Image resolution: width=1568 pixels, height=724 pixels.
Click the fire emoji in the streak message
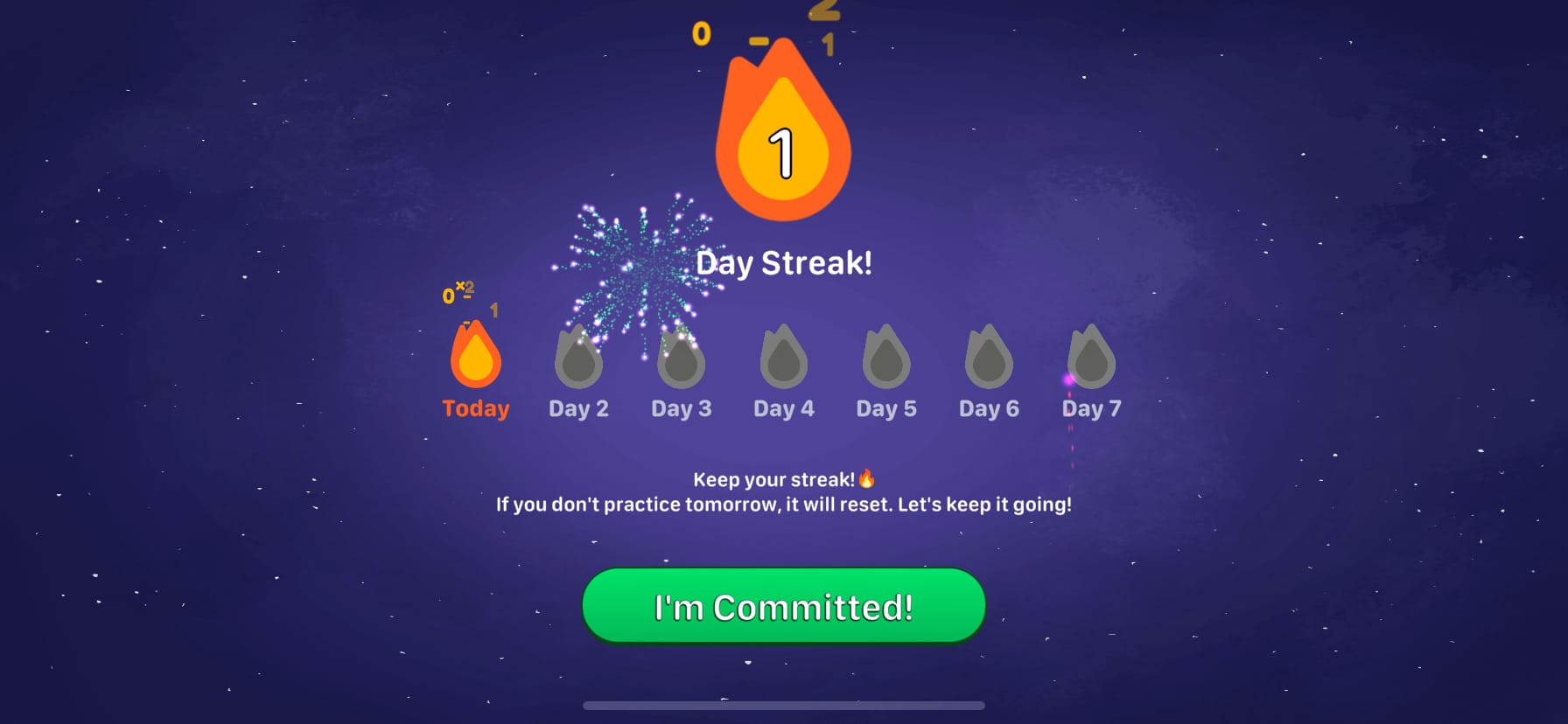(x=867, y=479)
